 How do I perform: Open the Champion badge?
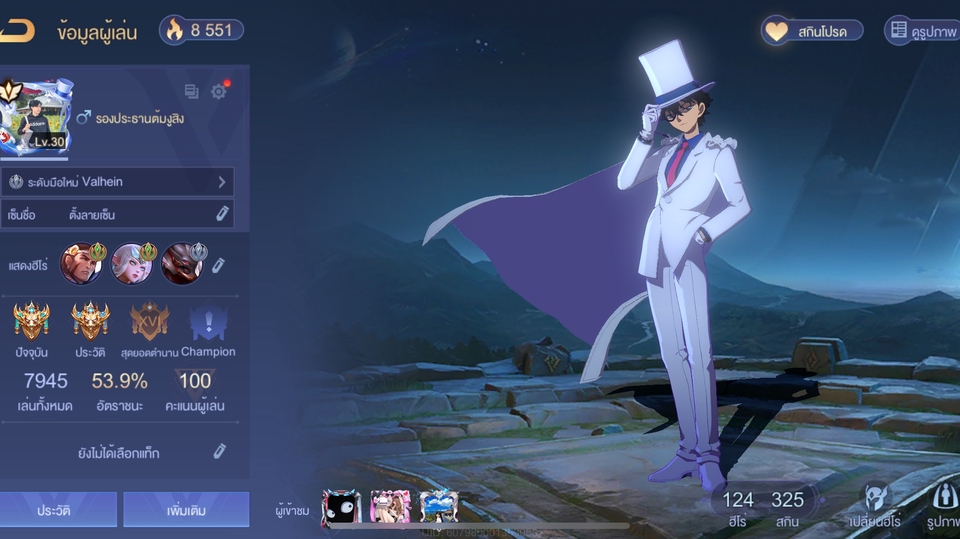(x=208, y=323)
